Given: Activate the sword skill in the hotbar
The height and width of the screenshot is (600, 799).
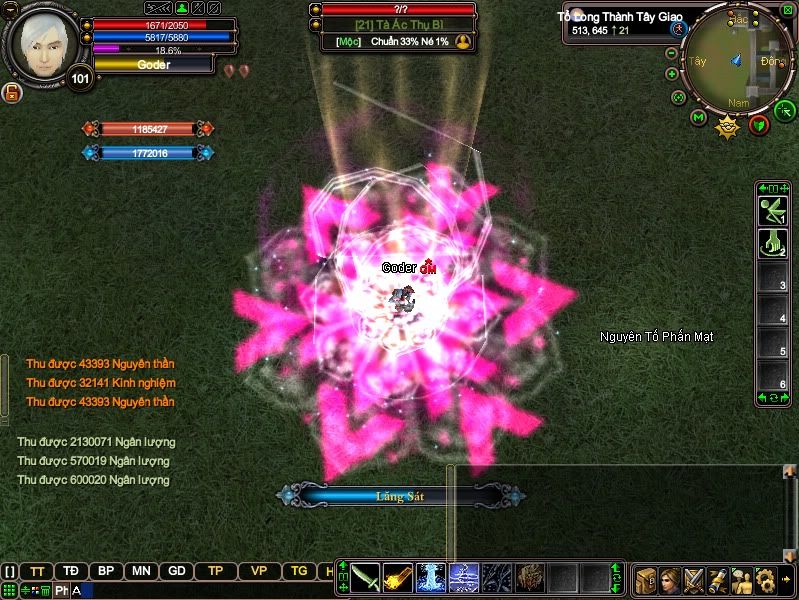Looking at the screenshot, I should [x=365, y=578].
